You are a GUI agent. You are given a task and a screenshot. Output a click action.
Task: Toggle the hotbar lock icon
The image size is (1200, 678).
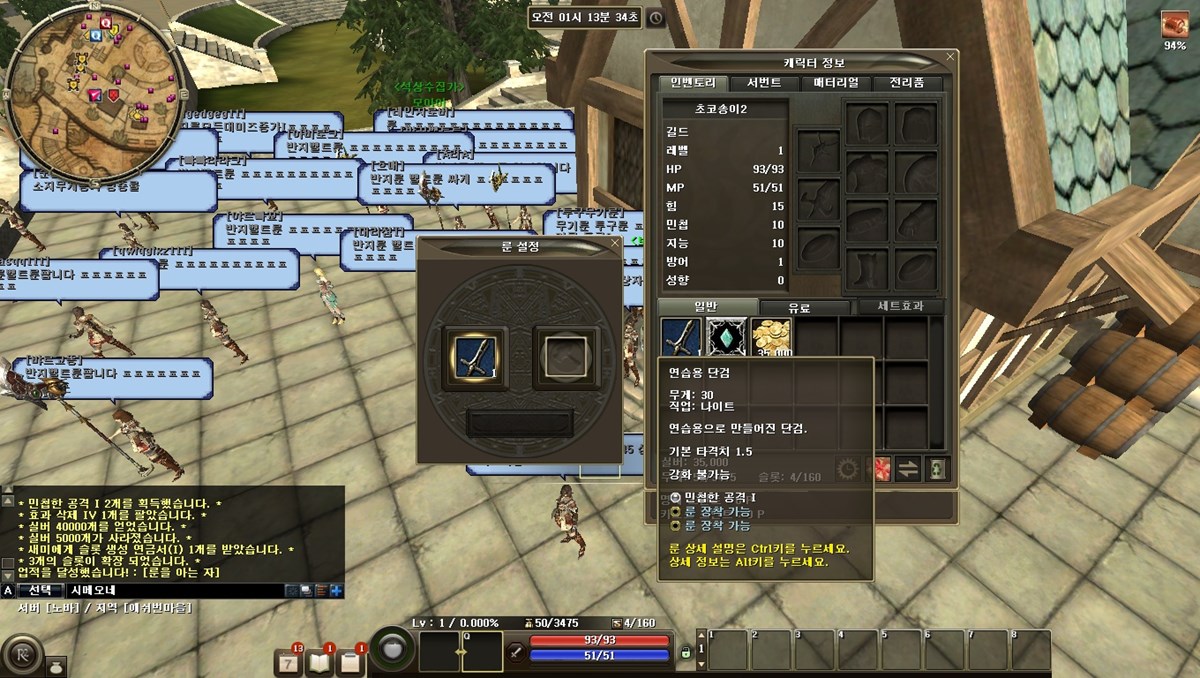(686, 653)
